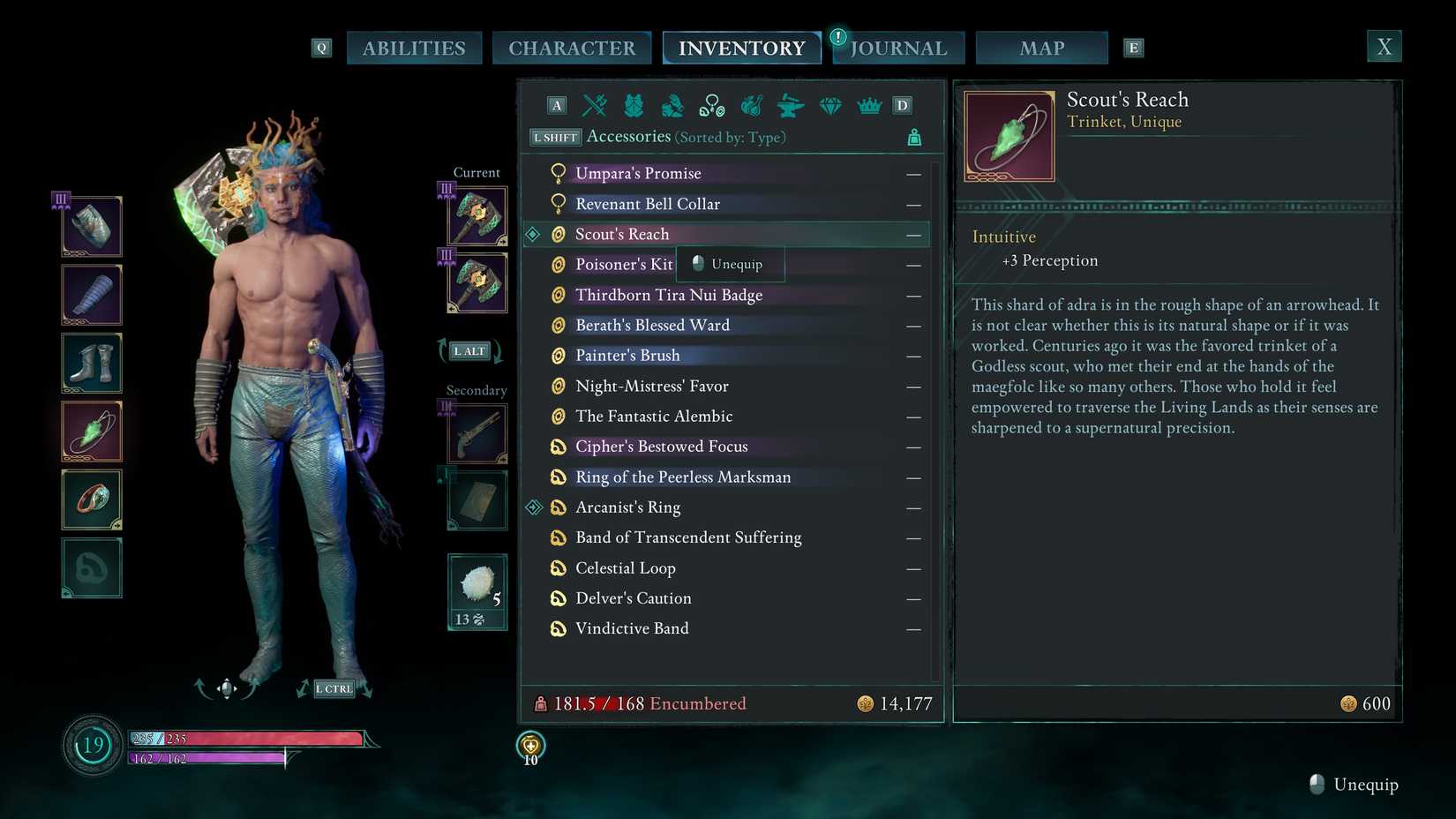1456x819 pixels.
Task: Select the secondary pistol weapon slot
Action: point(477,433)
